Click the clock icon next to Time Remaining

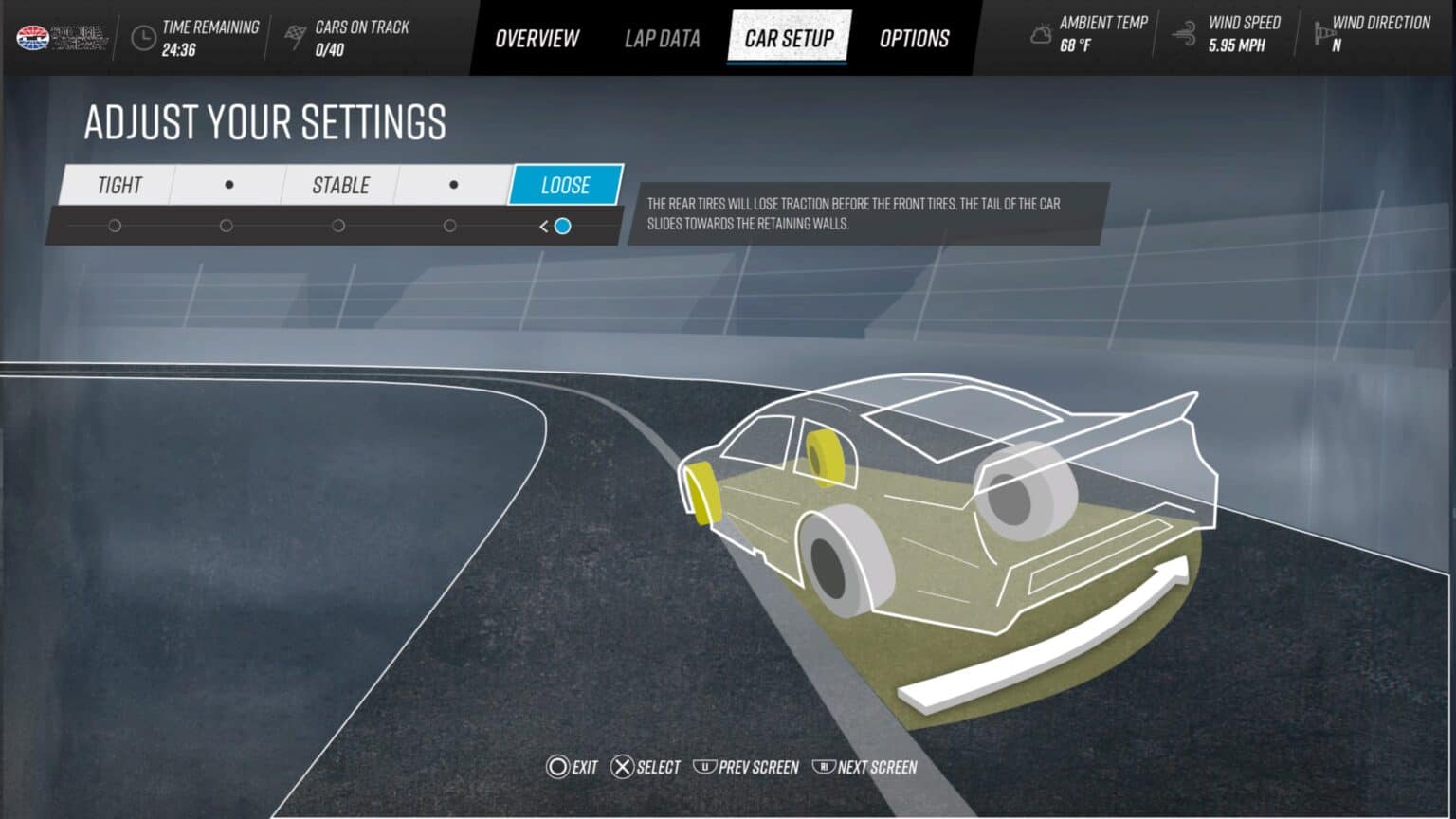point(144,38)
